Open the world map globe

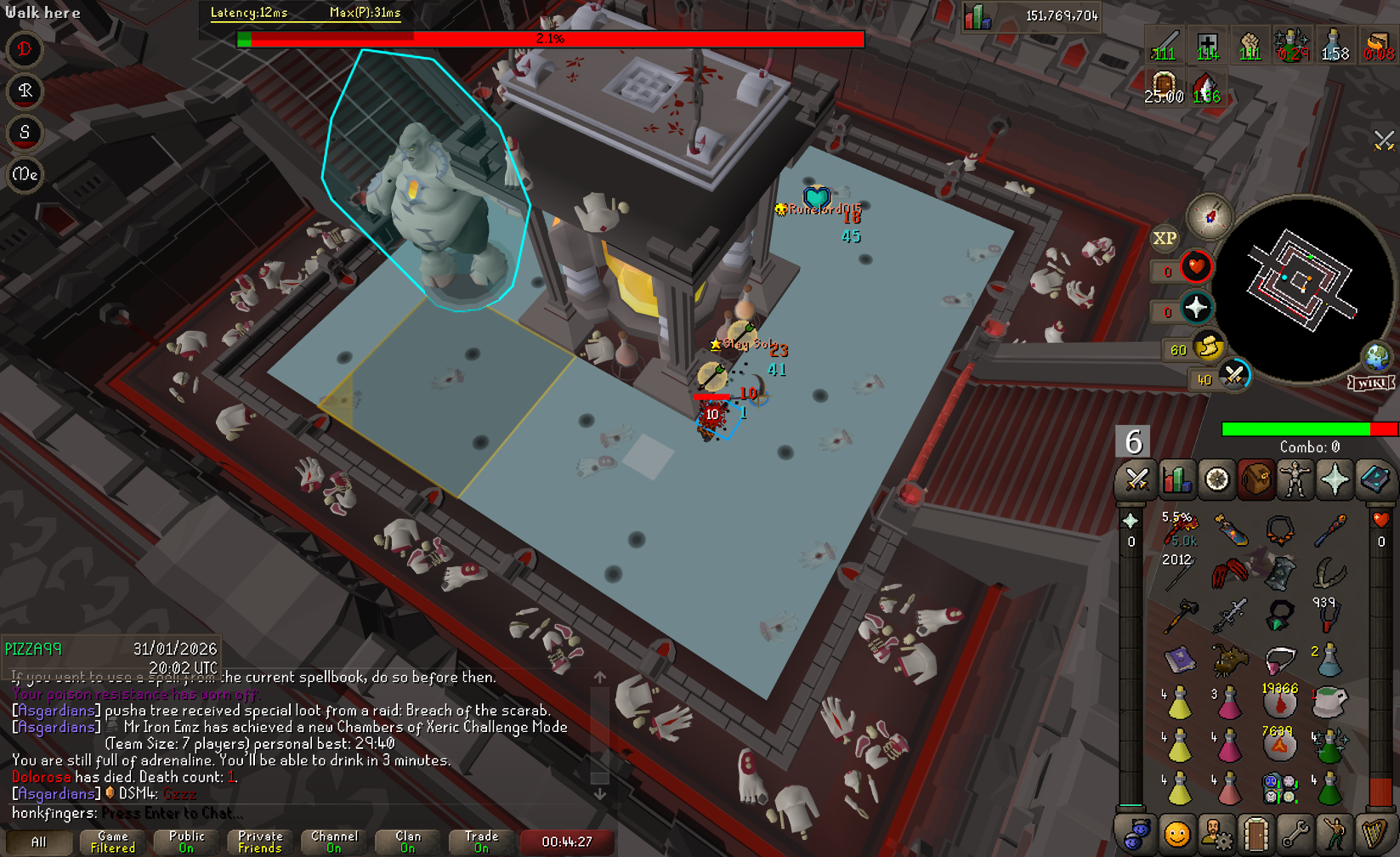1376,356
